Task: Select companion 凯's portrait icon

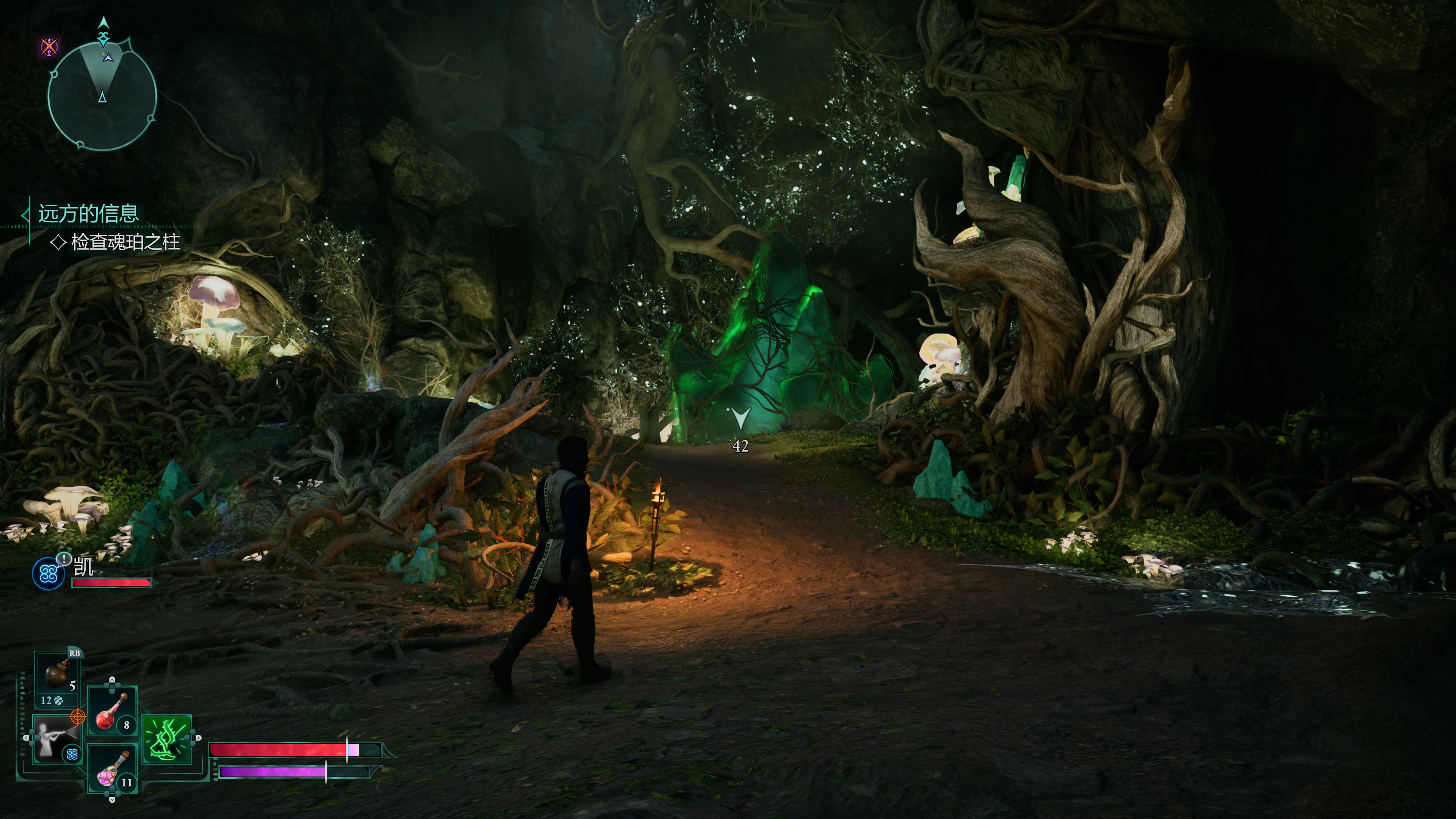Action: click(49, 574)
